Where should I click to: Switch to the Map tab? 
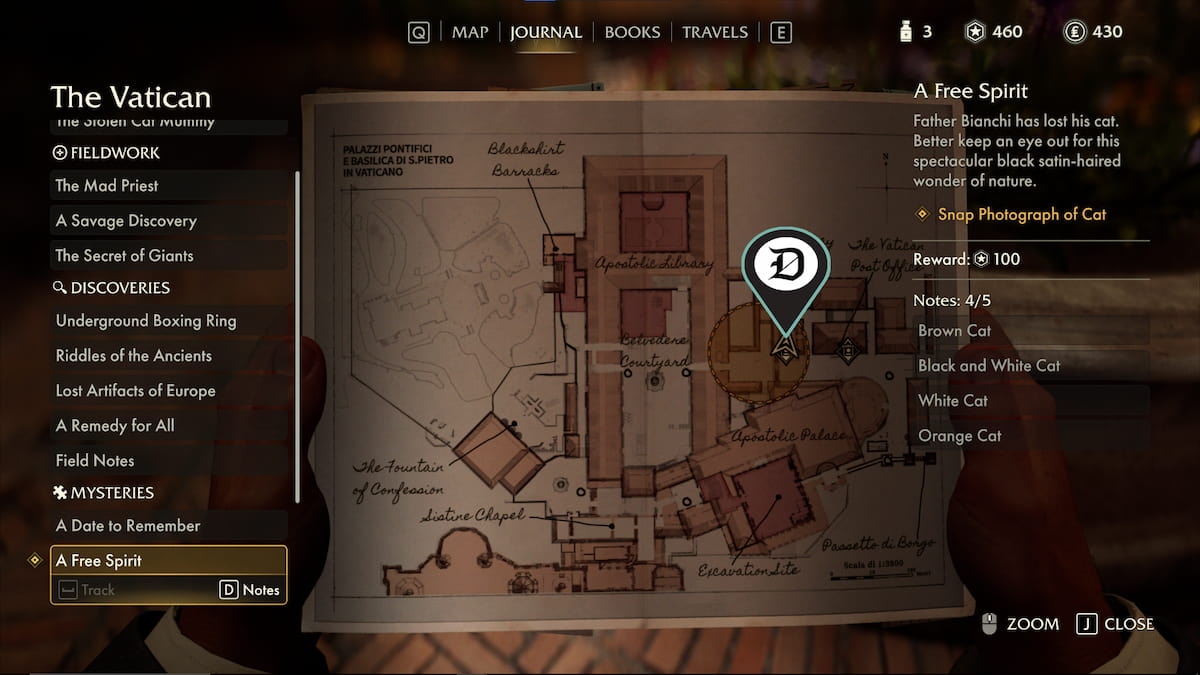pyautogui.click(x=470, y=32)
